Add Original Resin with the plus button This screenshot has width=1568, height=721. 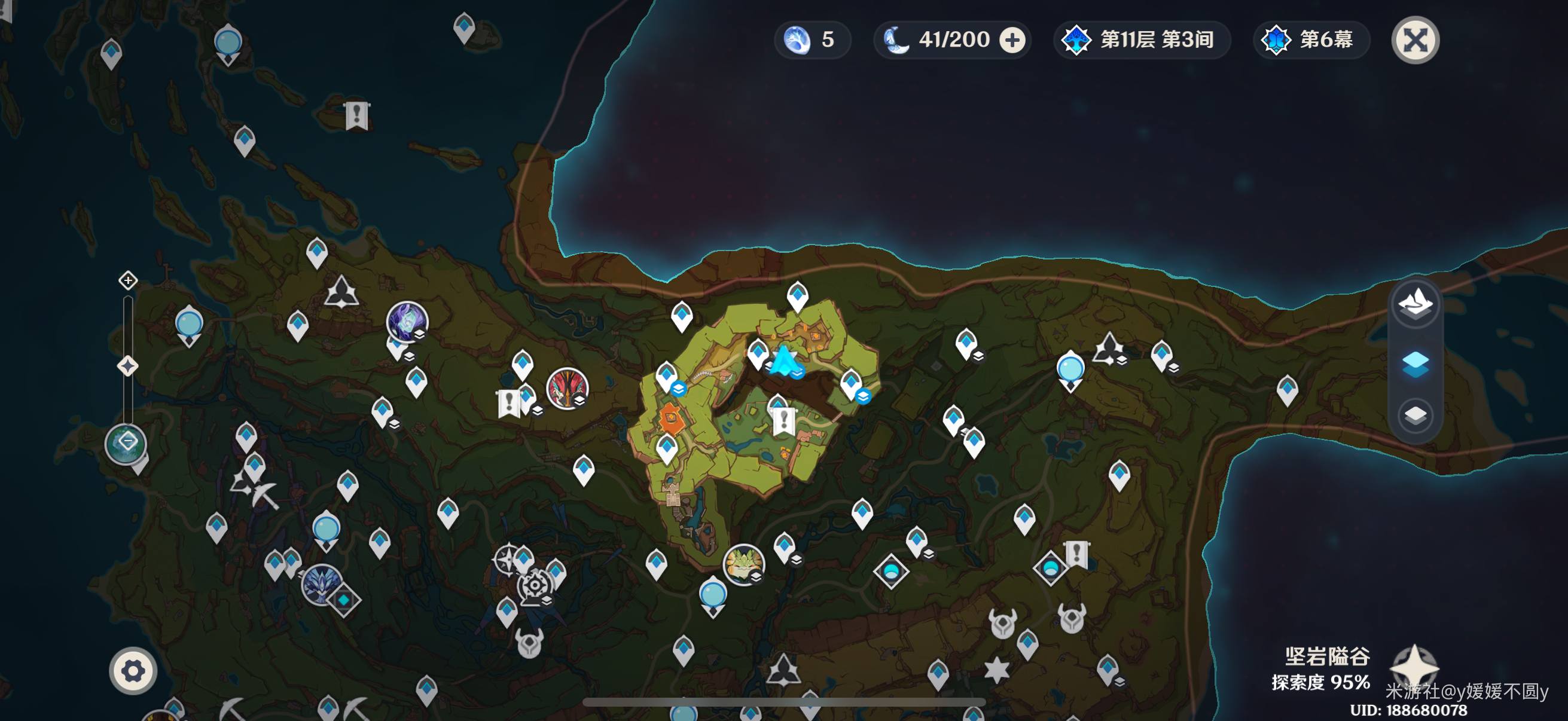pos(1012,40)
